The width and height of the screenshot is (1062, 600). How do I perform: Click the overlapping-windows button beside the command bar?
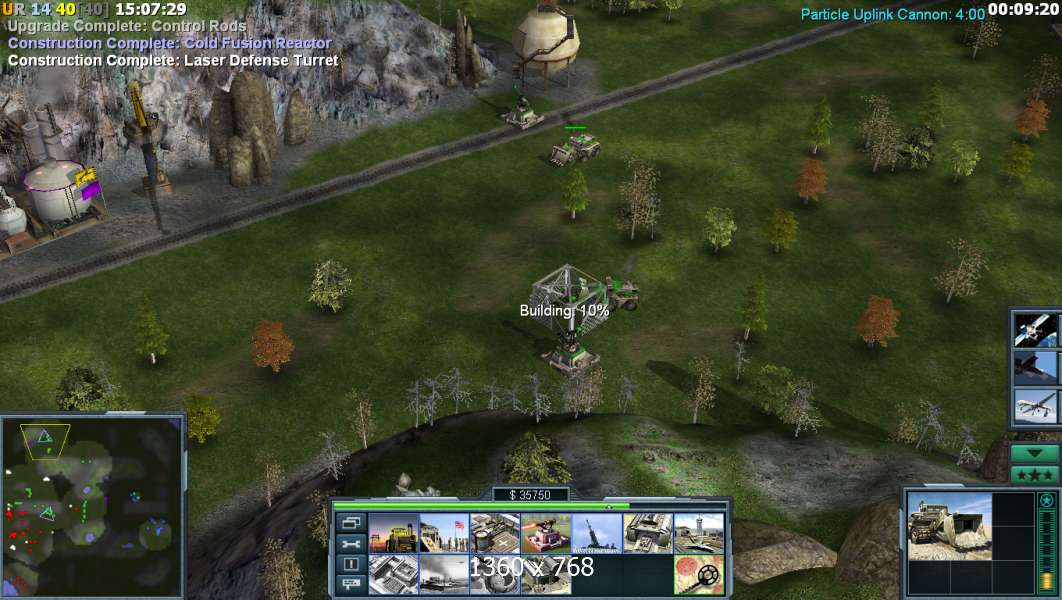tap(350, 522)
